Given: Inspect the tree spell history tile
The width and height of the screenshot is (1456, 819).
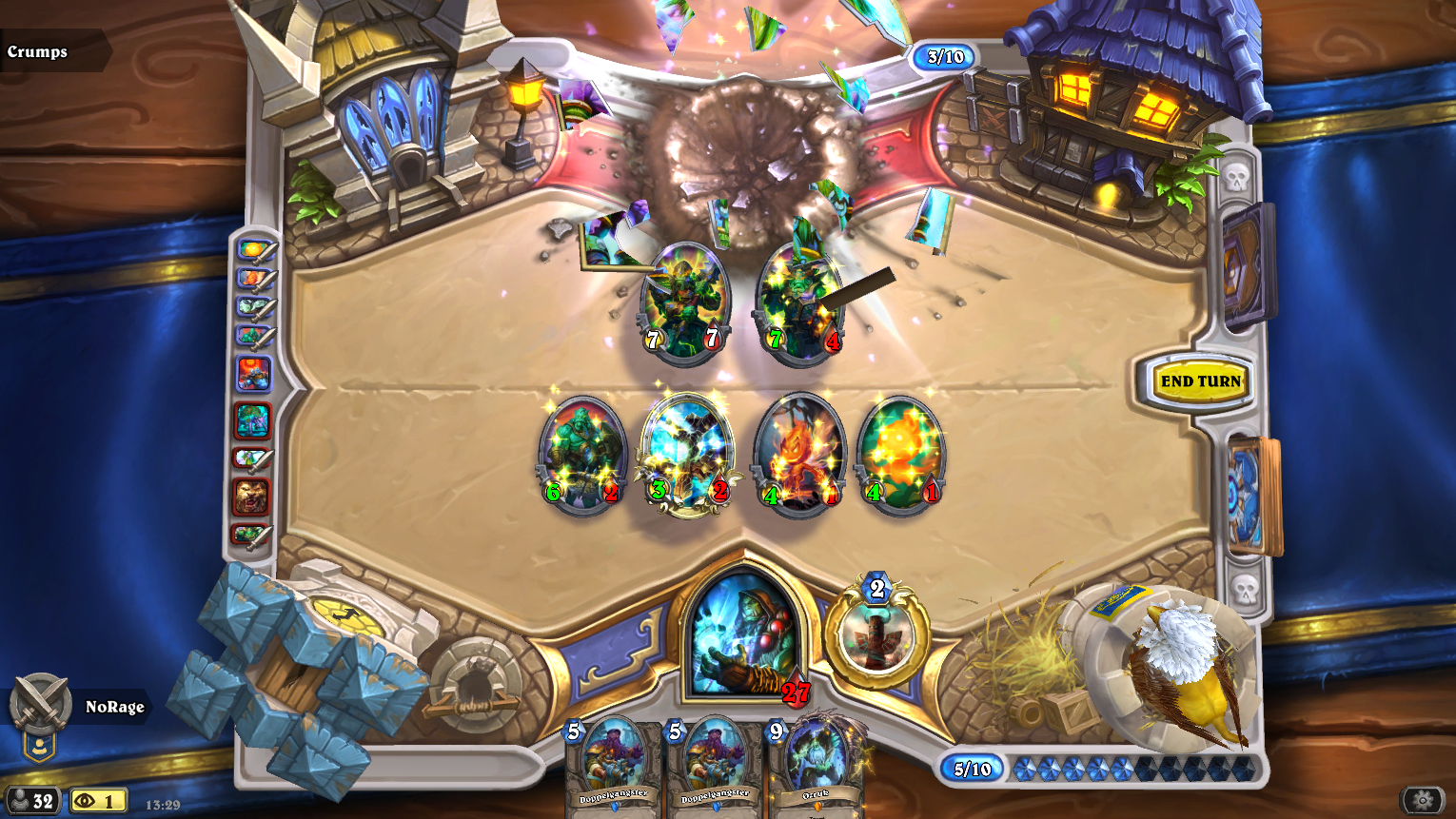Looking at the screenshot, I should pyautogui.click(x=252, y=420).
